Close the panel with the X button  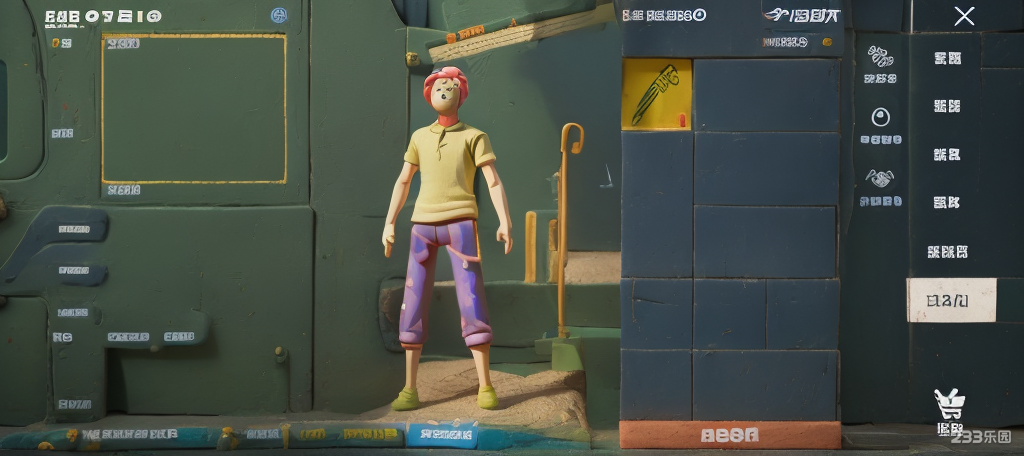(964, 16)
